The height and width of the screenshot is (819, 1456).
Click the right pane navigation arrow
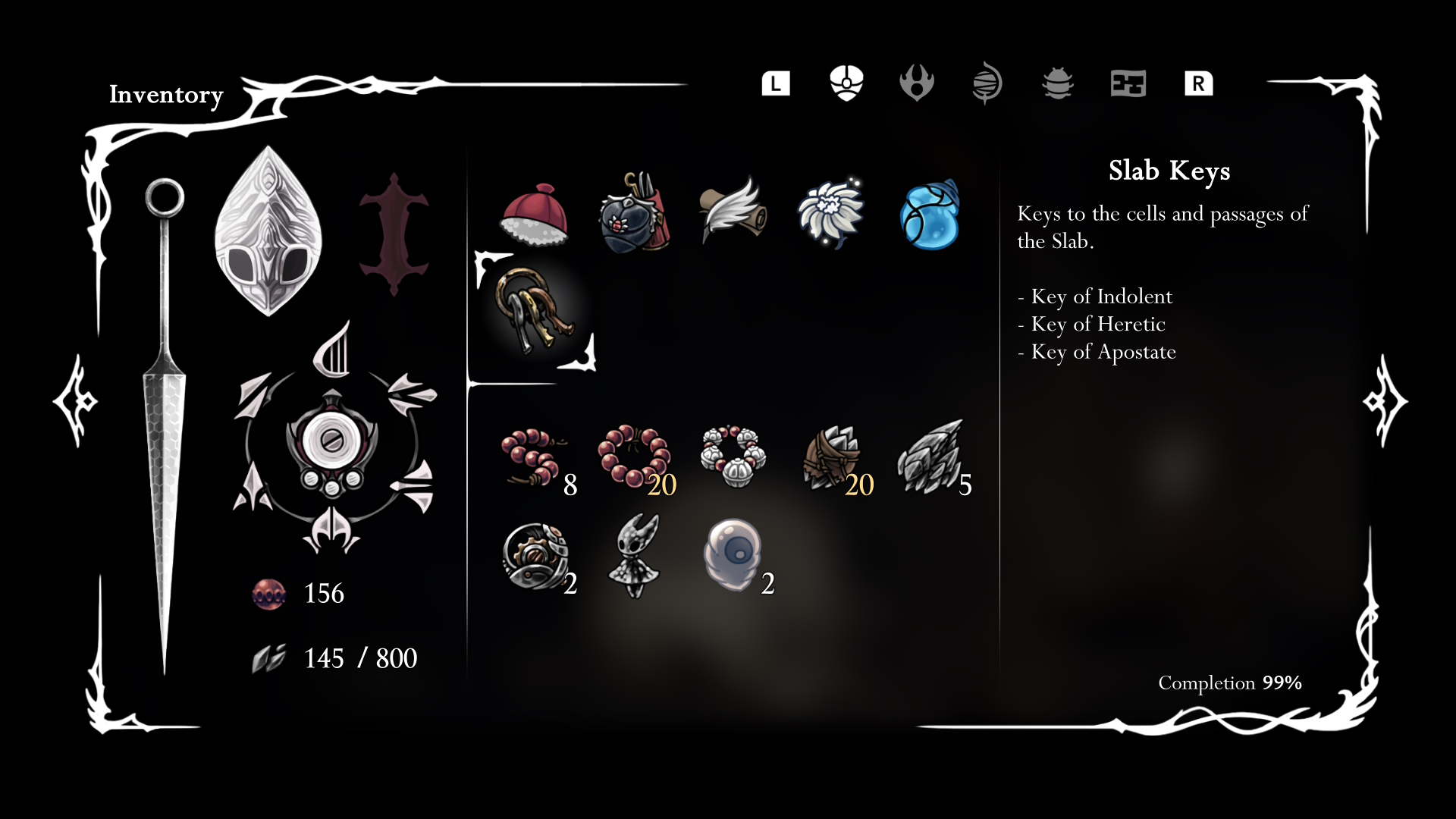(x=1385, y=400)
